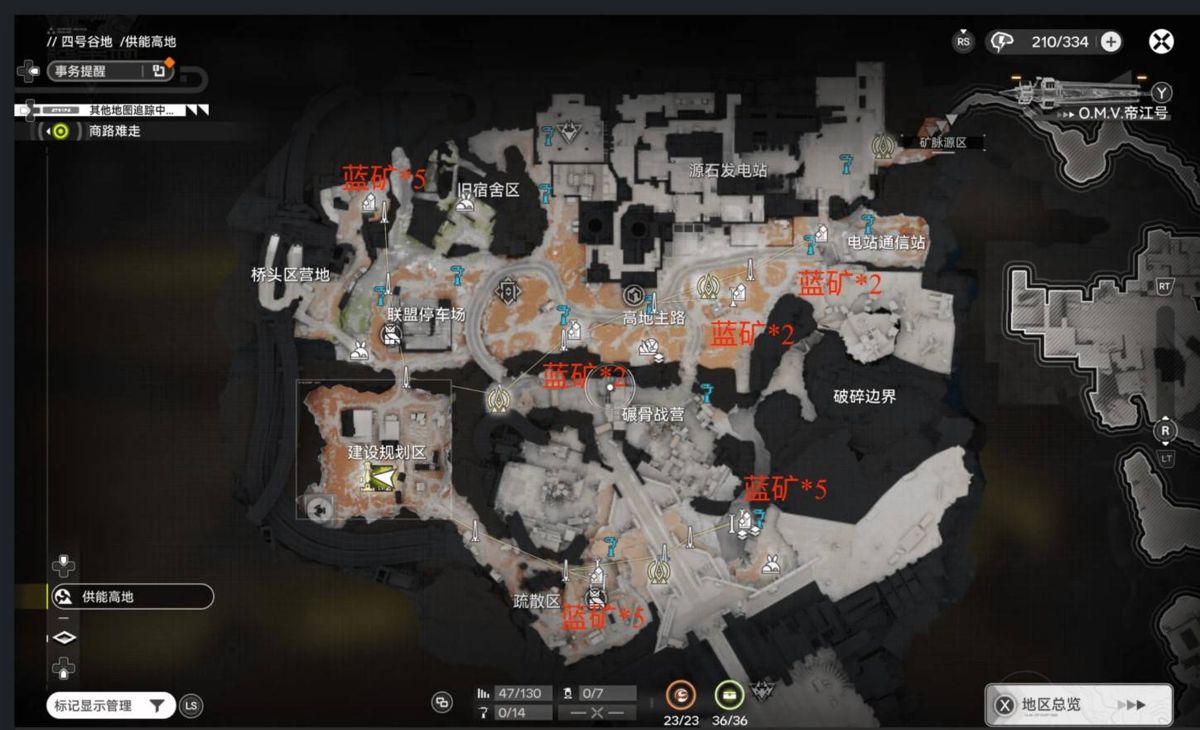Click the green chest 36/36 icon
Viewport: 1200px width, 730px height.
(730, 696)
